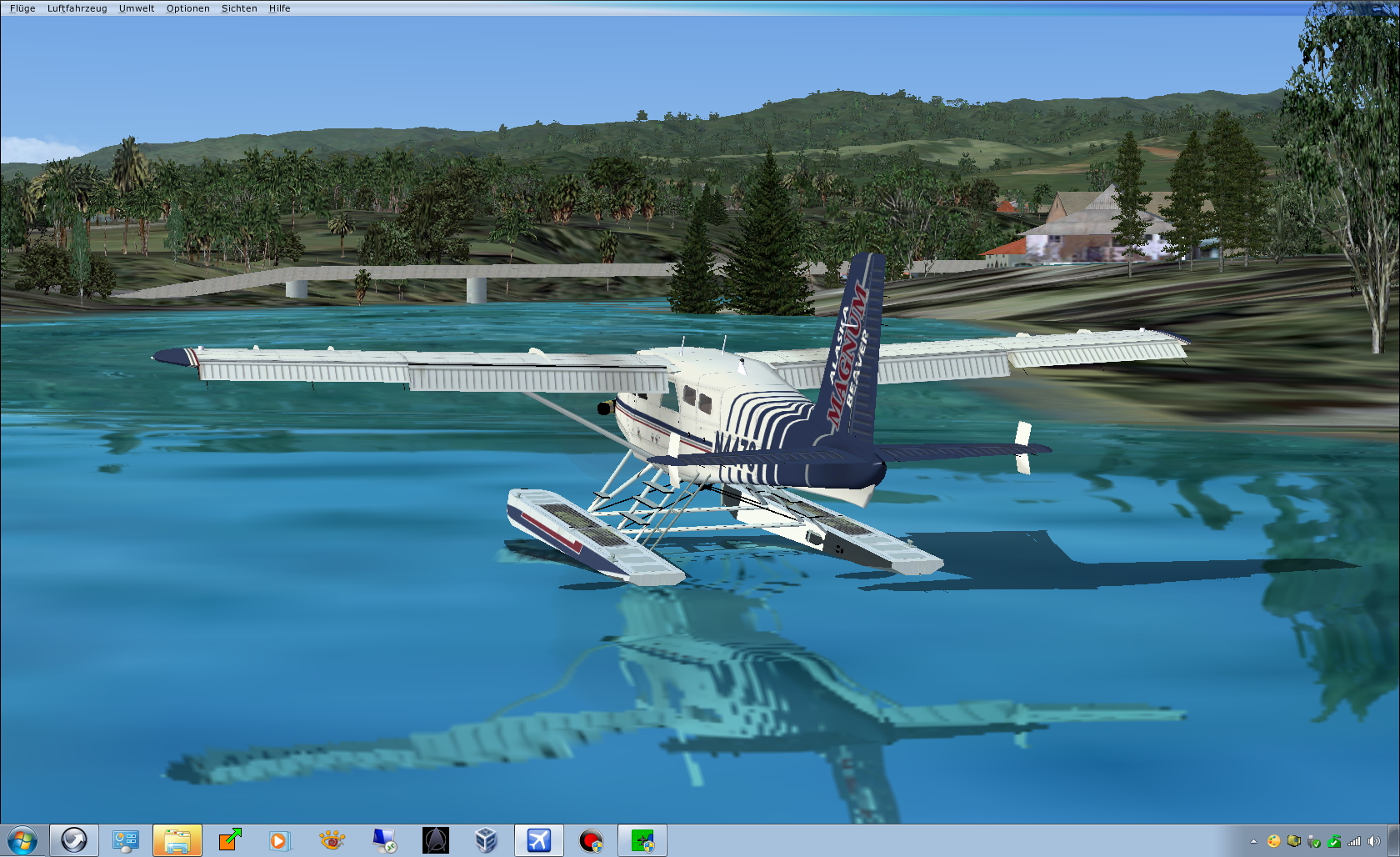Click the Windows Start button

click(22, 840)
